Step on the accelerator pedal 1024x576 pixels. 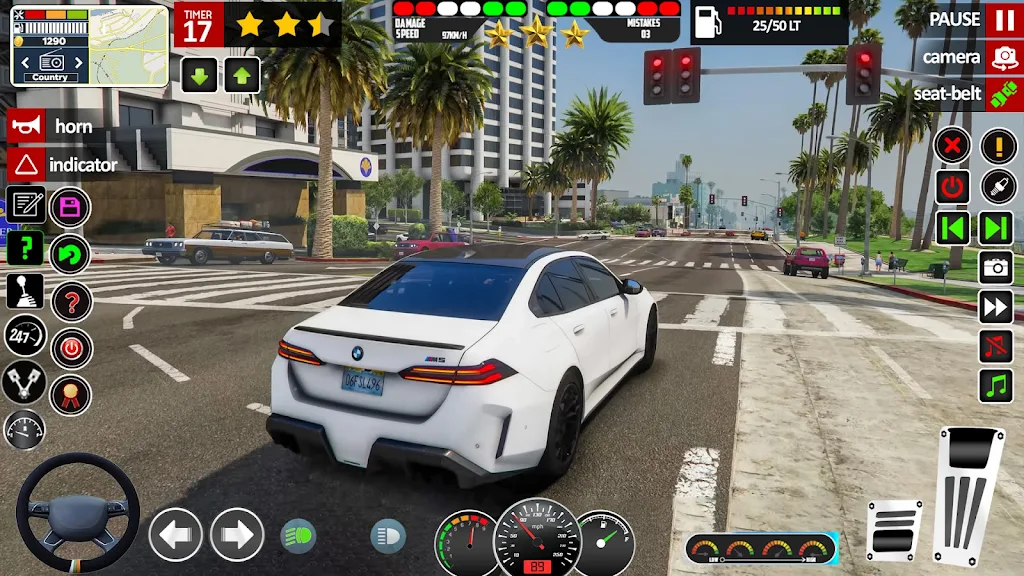point(969,492)
